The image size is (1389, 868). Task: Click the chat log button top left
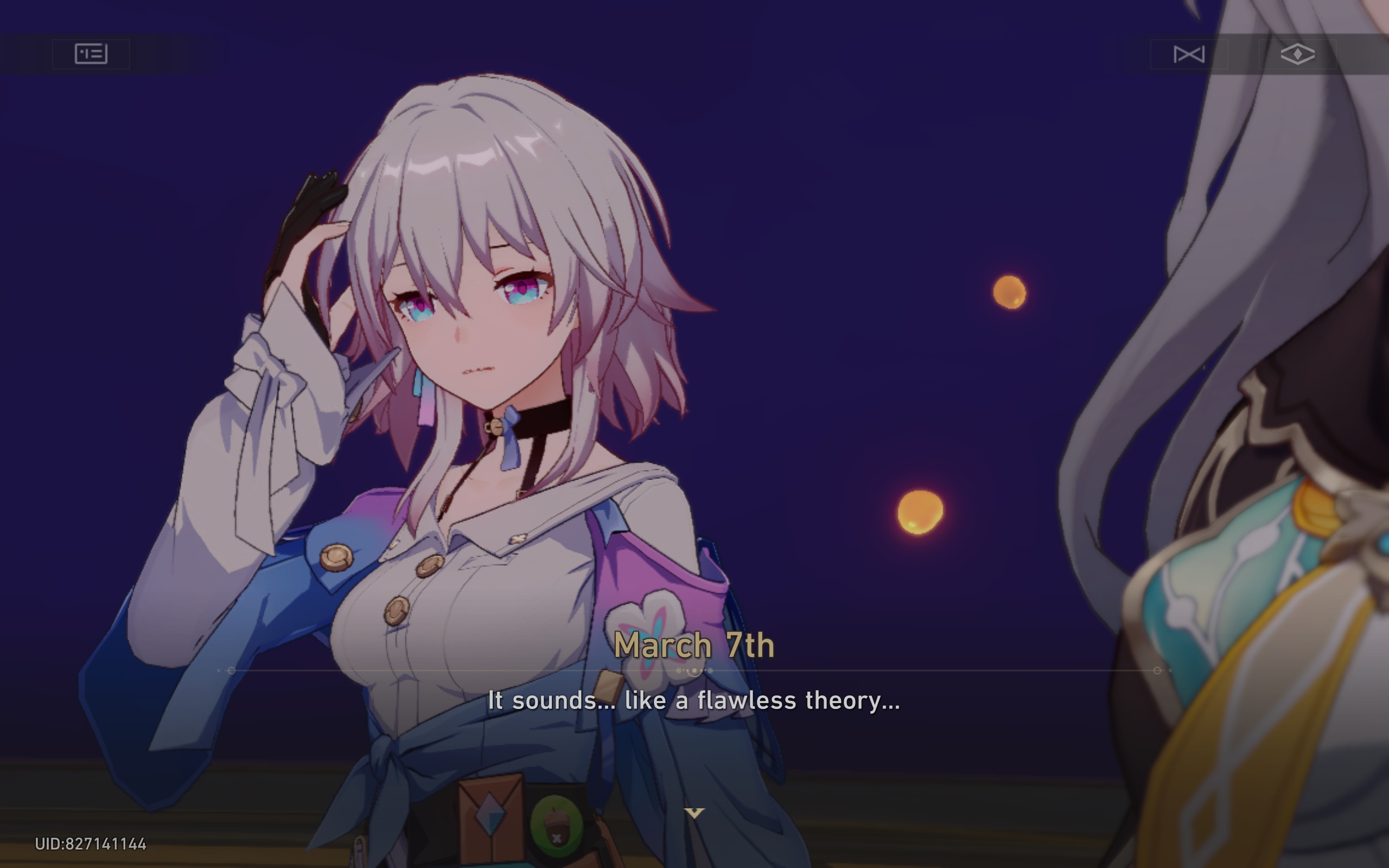click(90, 55)
